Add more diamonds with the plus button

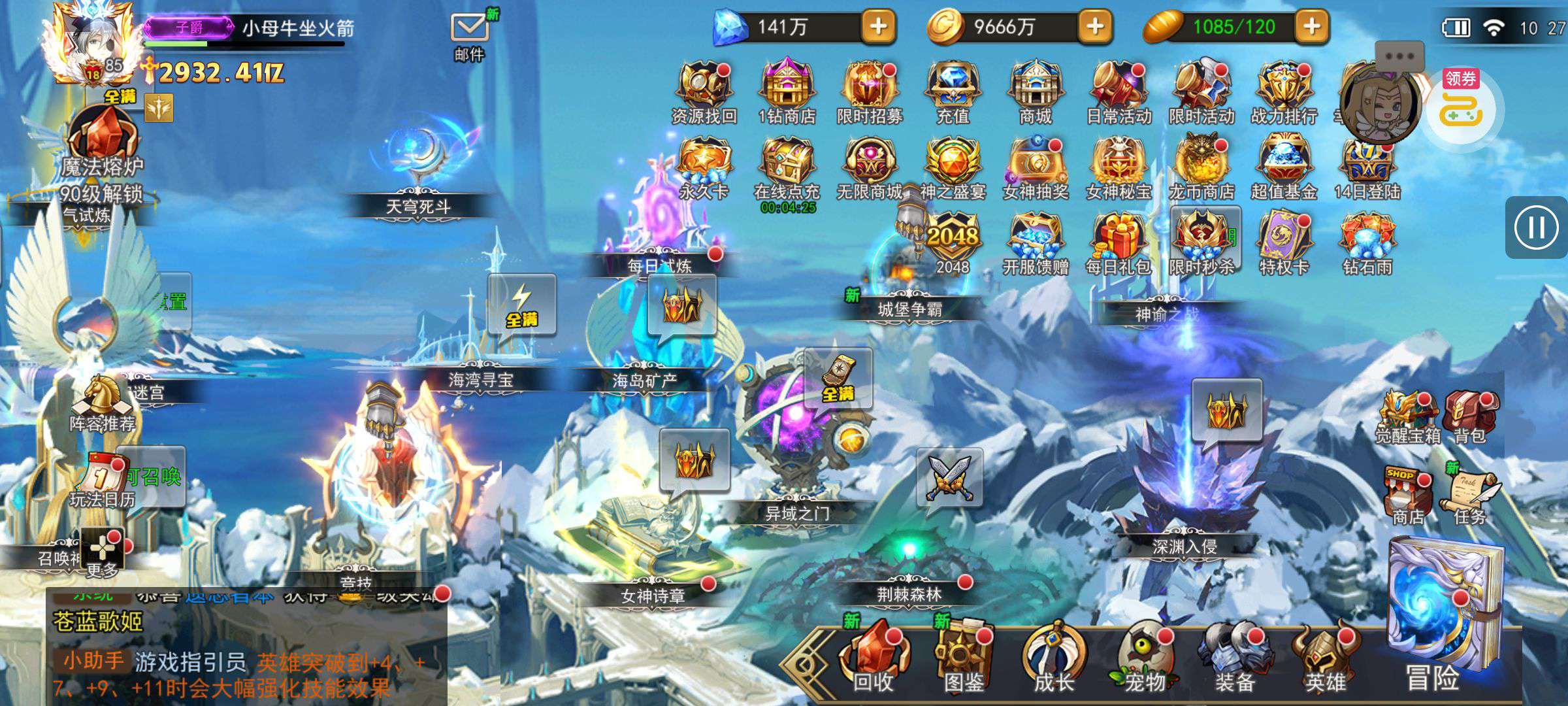(879, 26)
